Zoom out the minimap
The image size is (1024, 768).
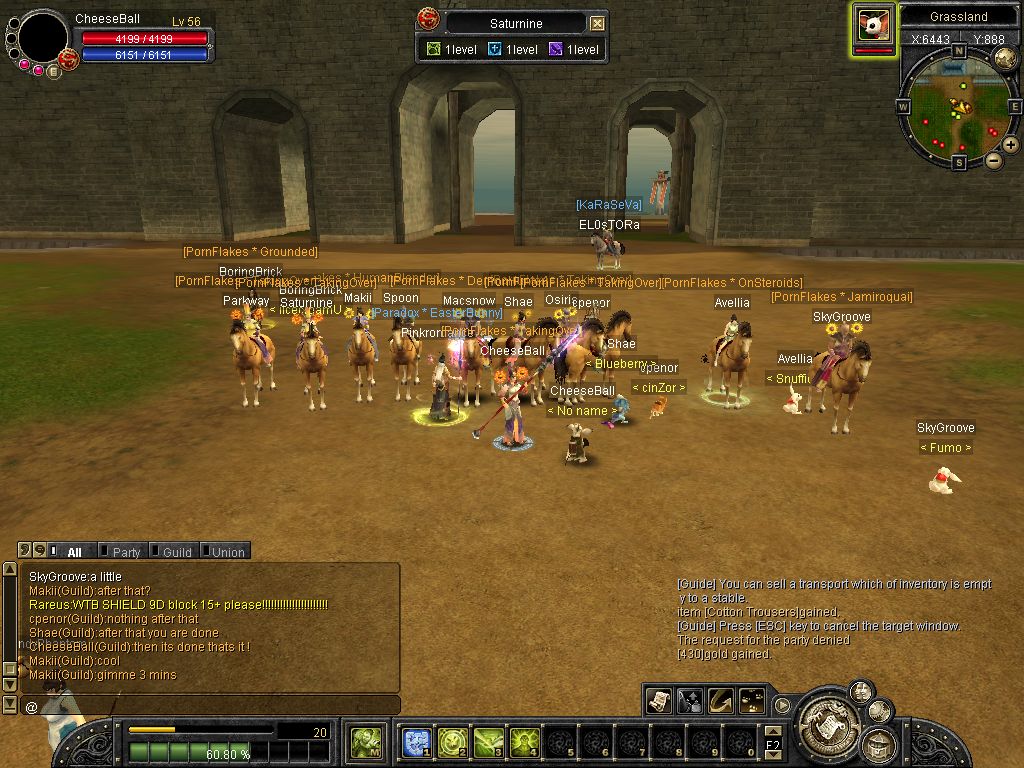tap(993, 160)
